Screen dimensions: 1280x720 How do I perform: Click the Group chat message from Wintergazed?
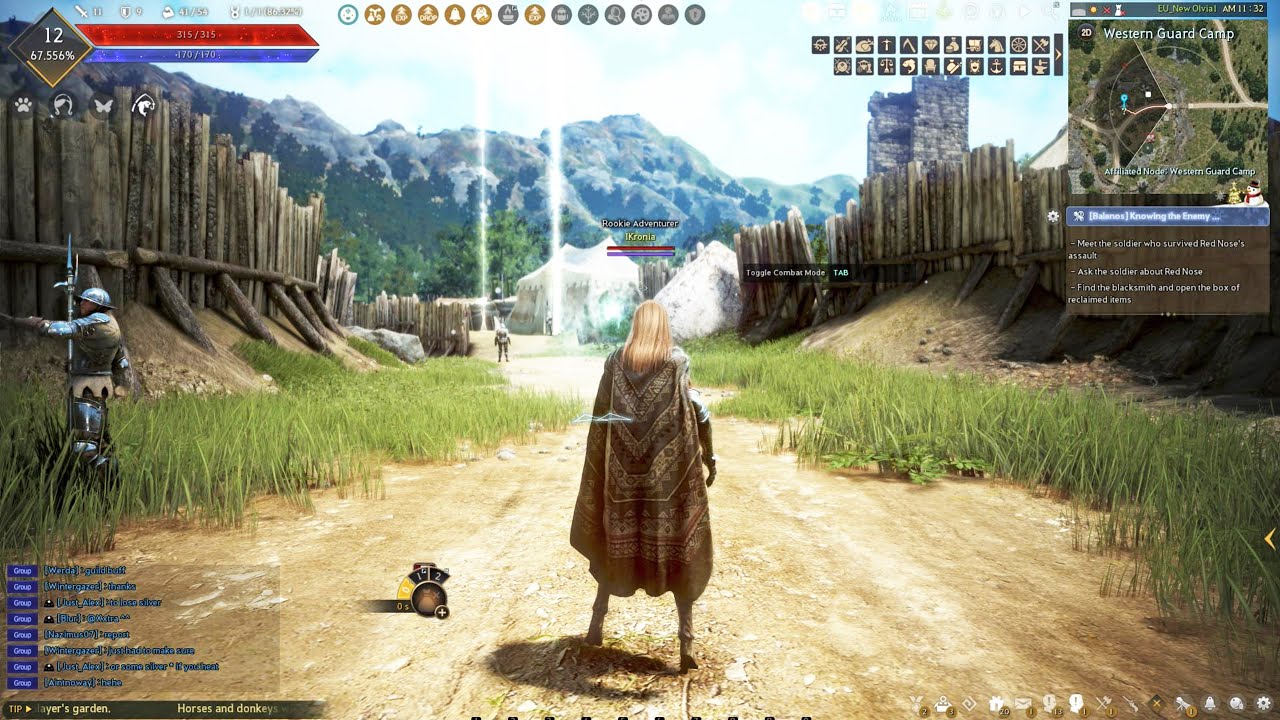(x=90, y=587)
